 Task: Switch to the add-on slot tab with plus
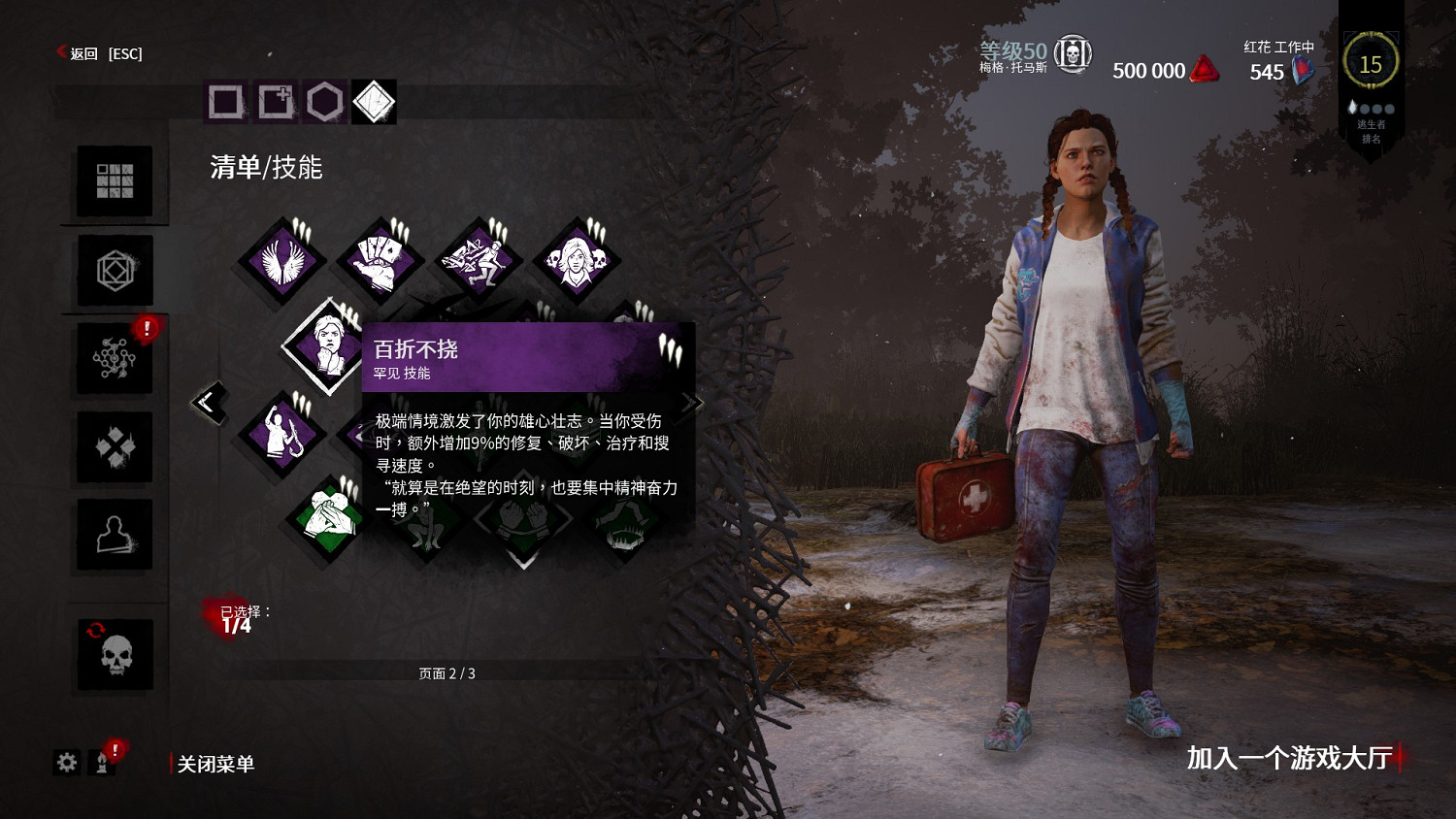[276, 101]
